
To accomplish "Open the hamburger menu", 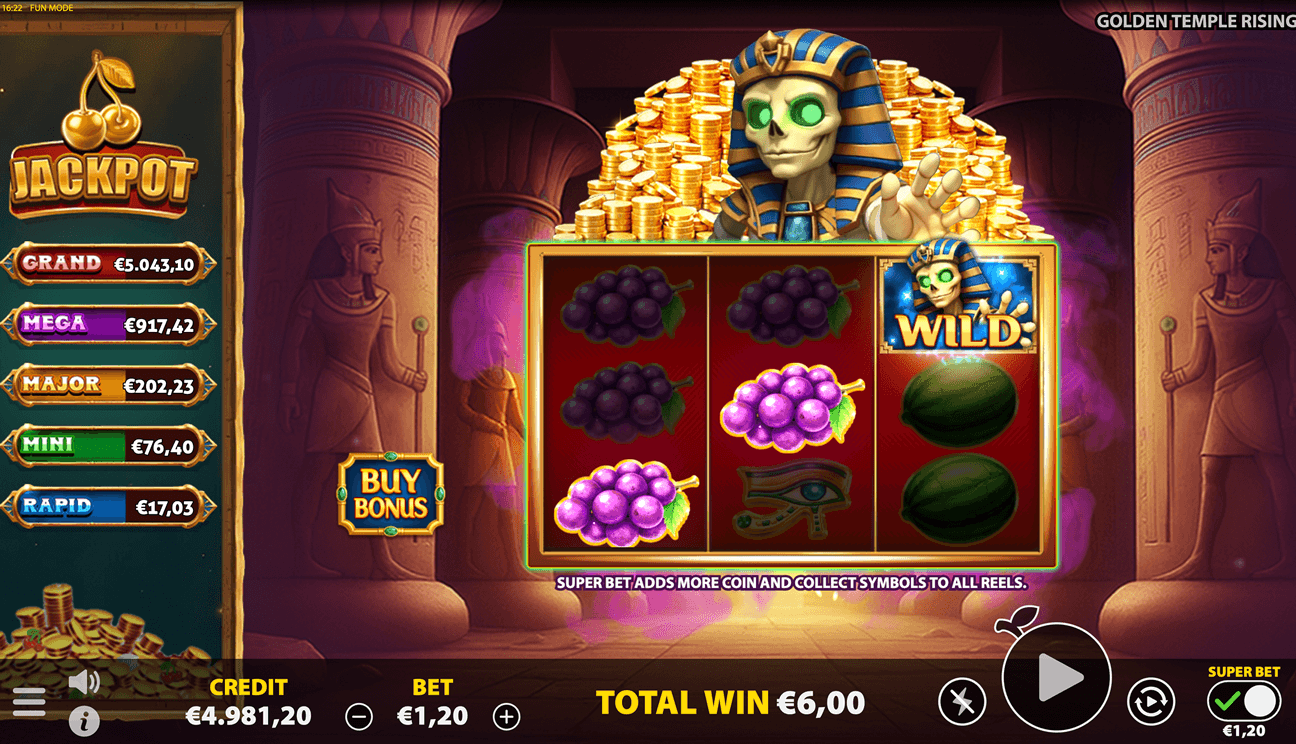I will point(30,700).
